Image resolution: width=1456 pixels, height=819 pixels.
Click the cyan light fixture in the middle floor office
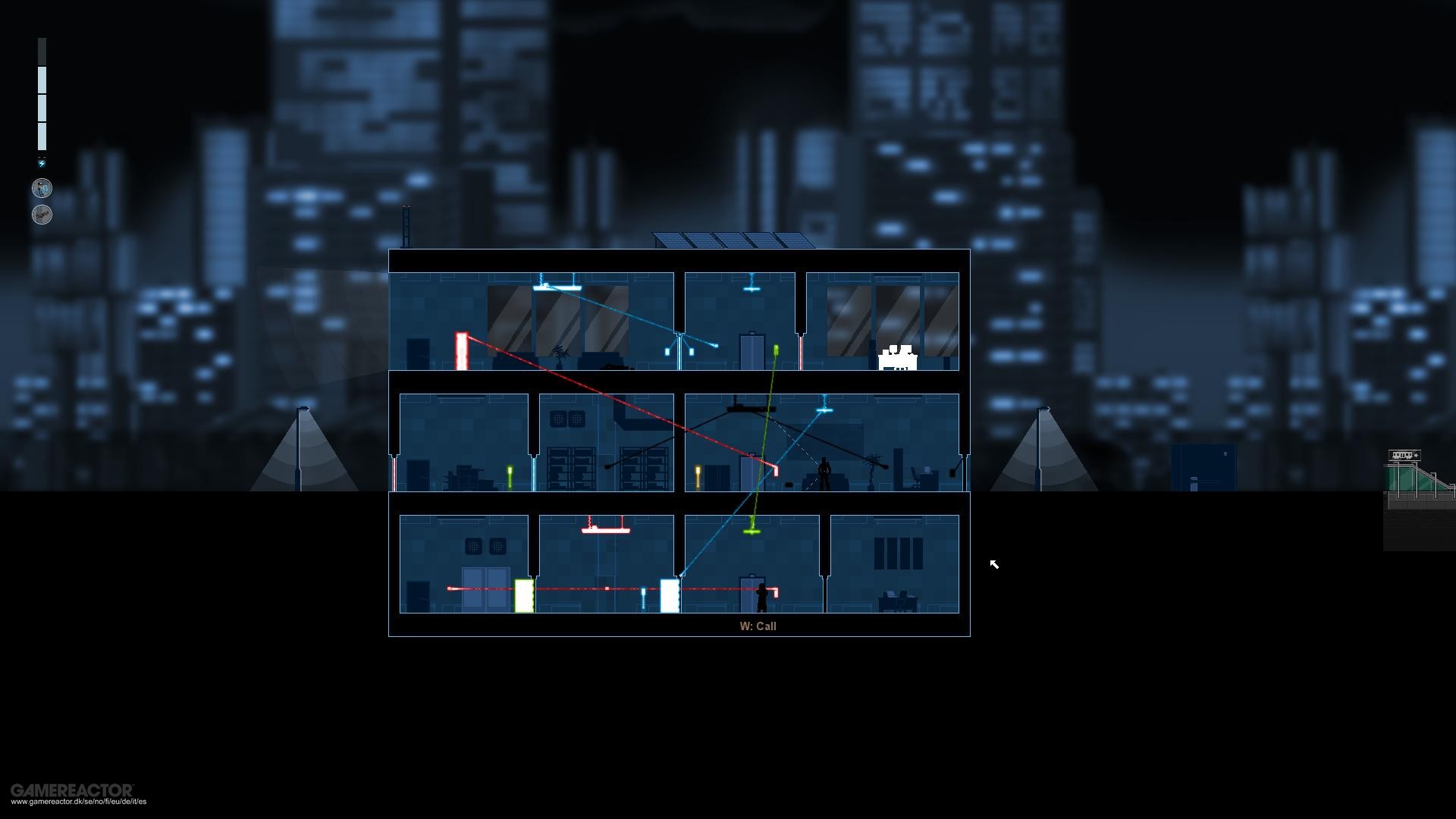pyautogui.click(x=823, y=411)
